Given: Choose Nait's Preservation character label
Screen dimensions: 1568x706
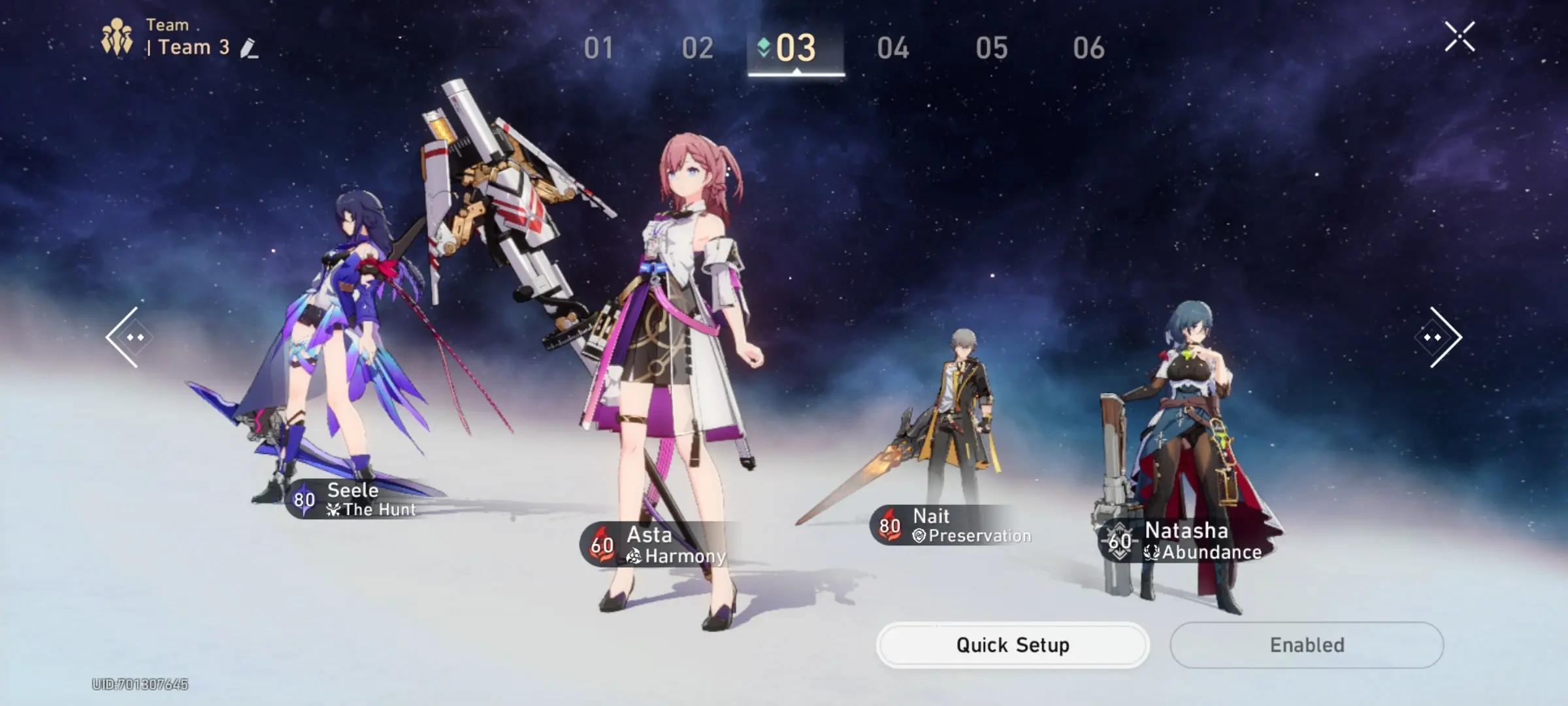Looking at the screenshot, I should pyautogui.click(x=953, y=526).
